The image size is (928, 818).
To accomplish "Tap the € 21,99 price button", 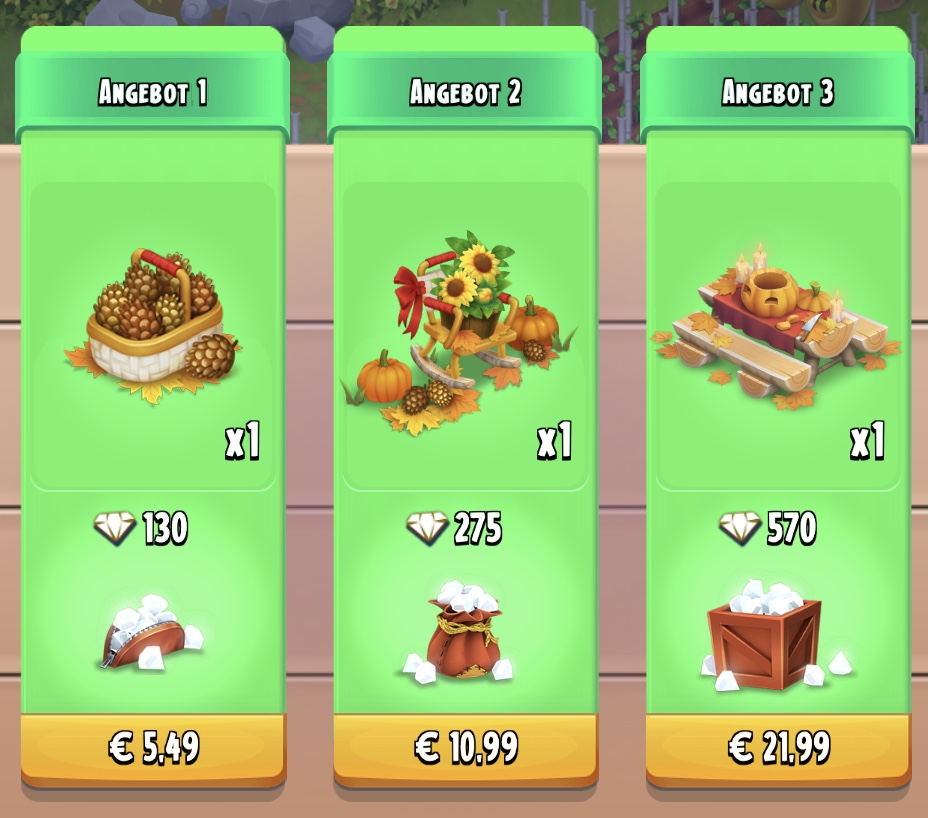I will (778, 748).
